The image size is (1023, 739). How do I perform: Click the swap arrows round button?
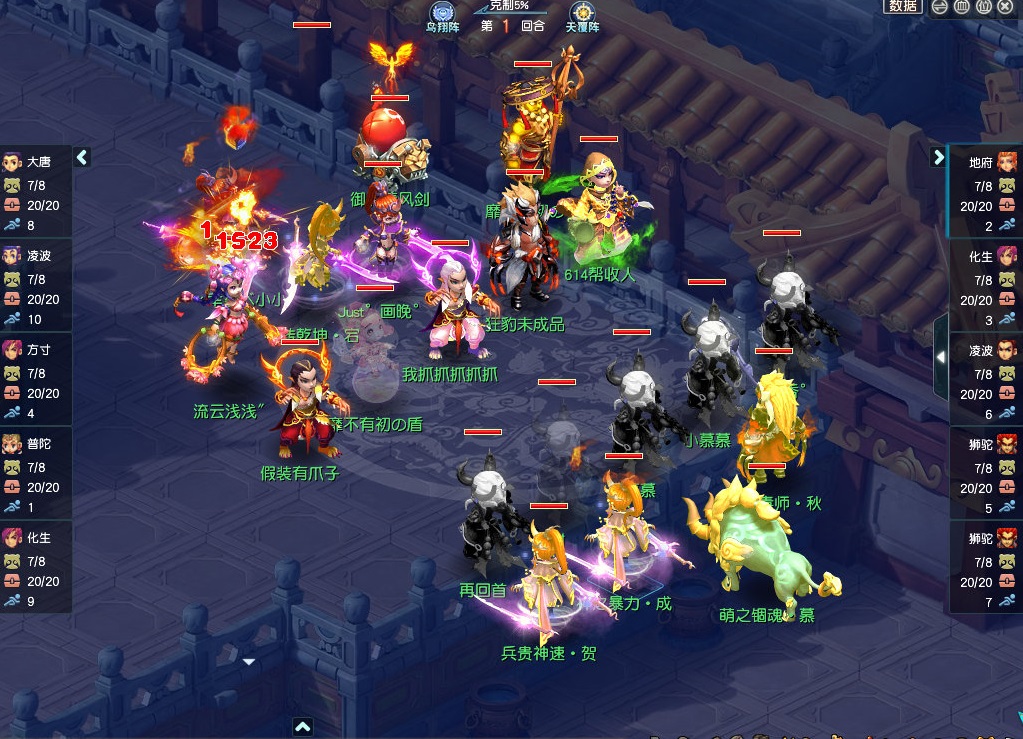click(940, 7)
